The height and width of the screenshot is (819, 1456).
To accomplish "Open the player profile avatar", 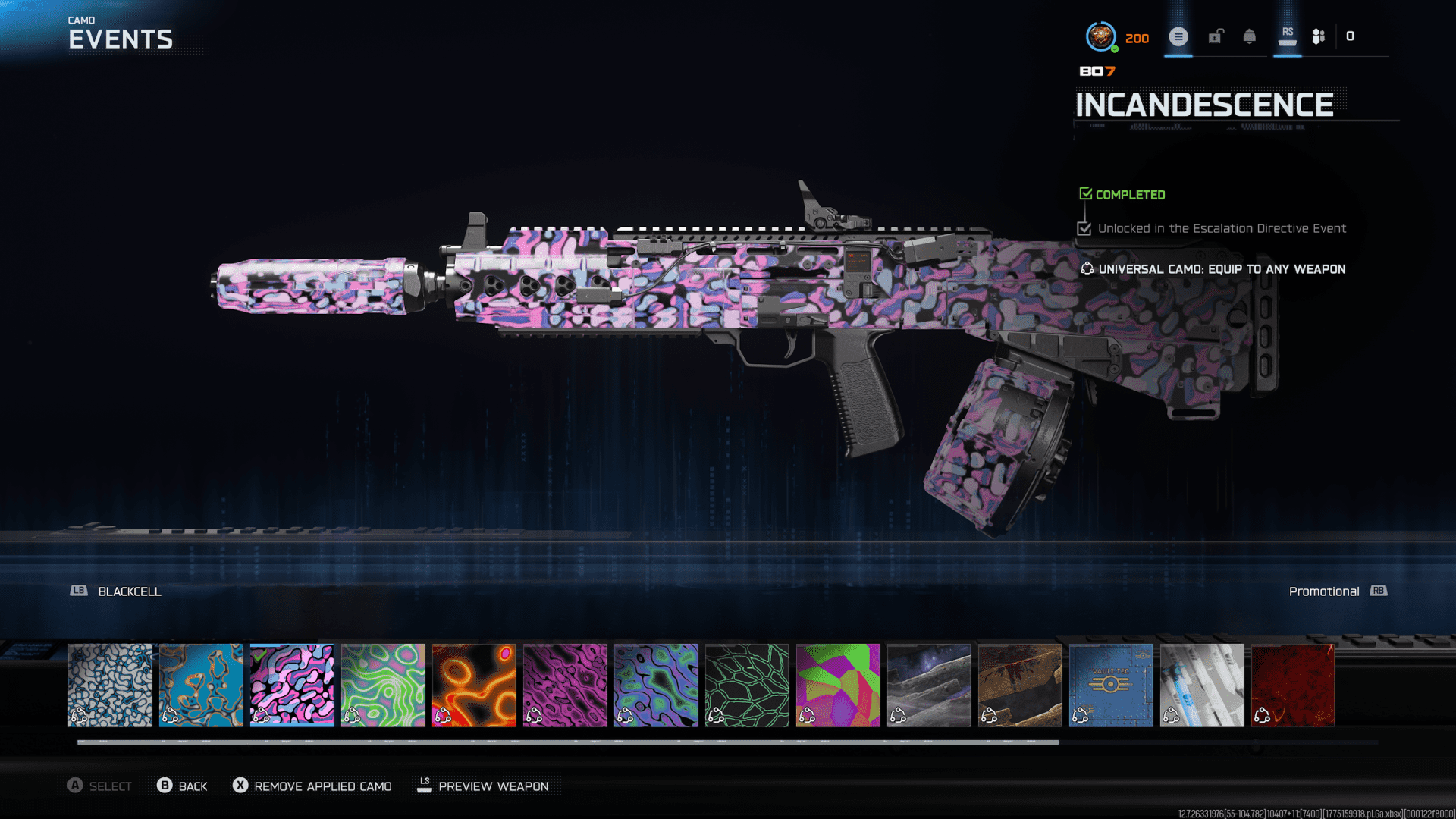I will [x=1100, y=36].
